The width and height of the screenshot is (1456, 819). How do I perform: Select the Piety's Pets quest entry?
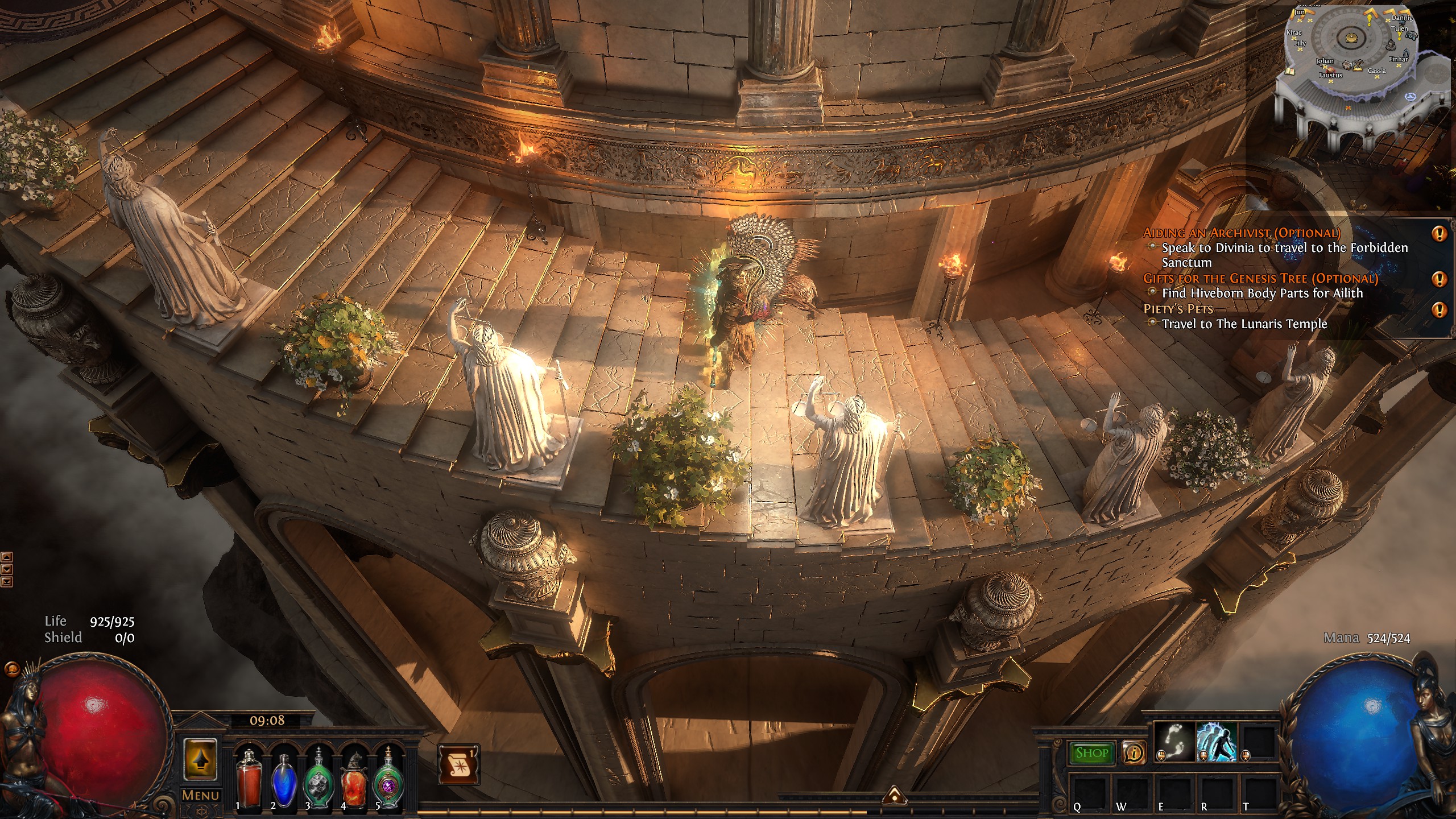tap(1178, 309)
